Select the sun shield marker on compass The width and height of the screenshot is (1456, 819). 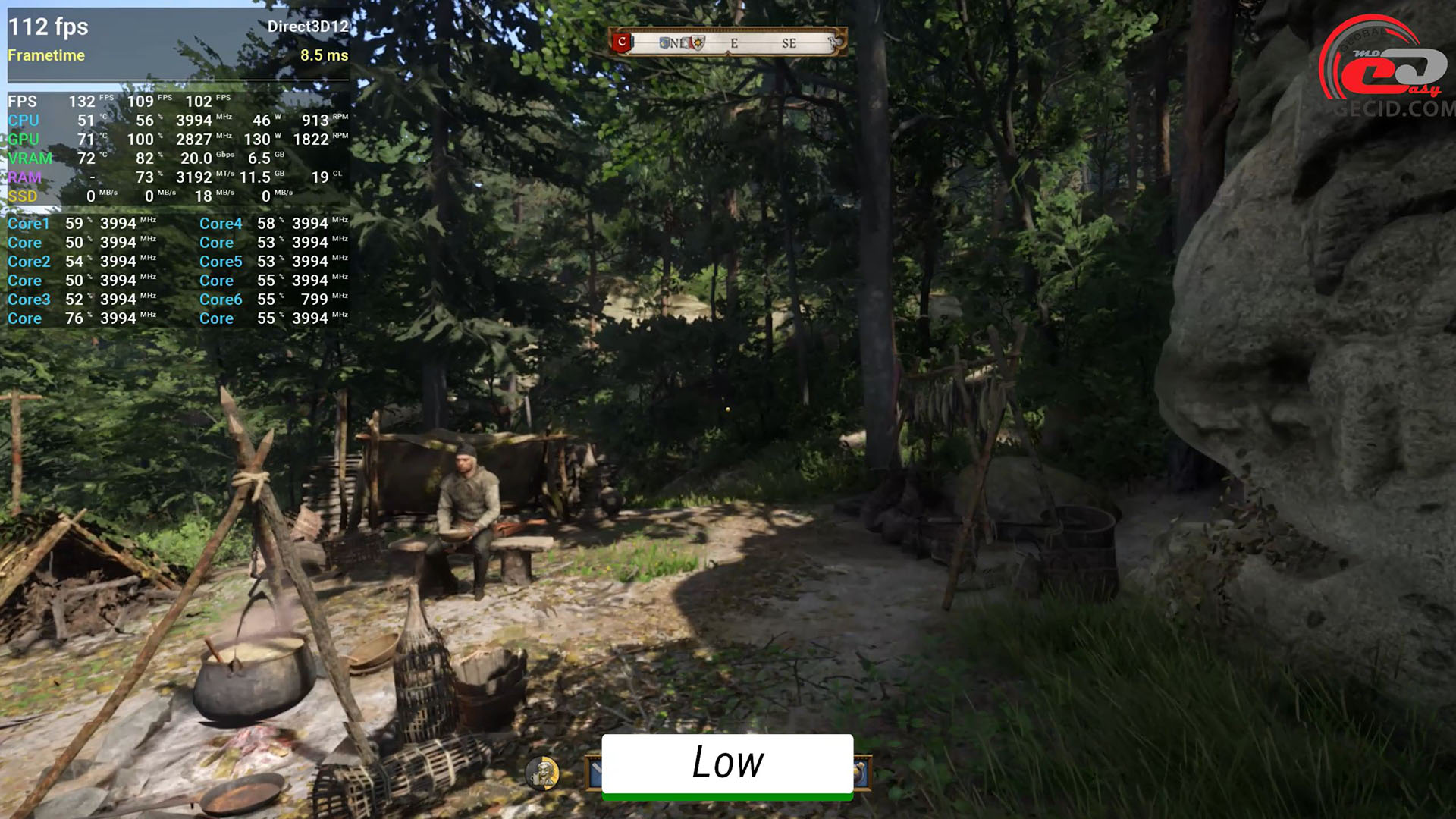pos(698,43)
